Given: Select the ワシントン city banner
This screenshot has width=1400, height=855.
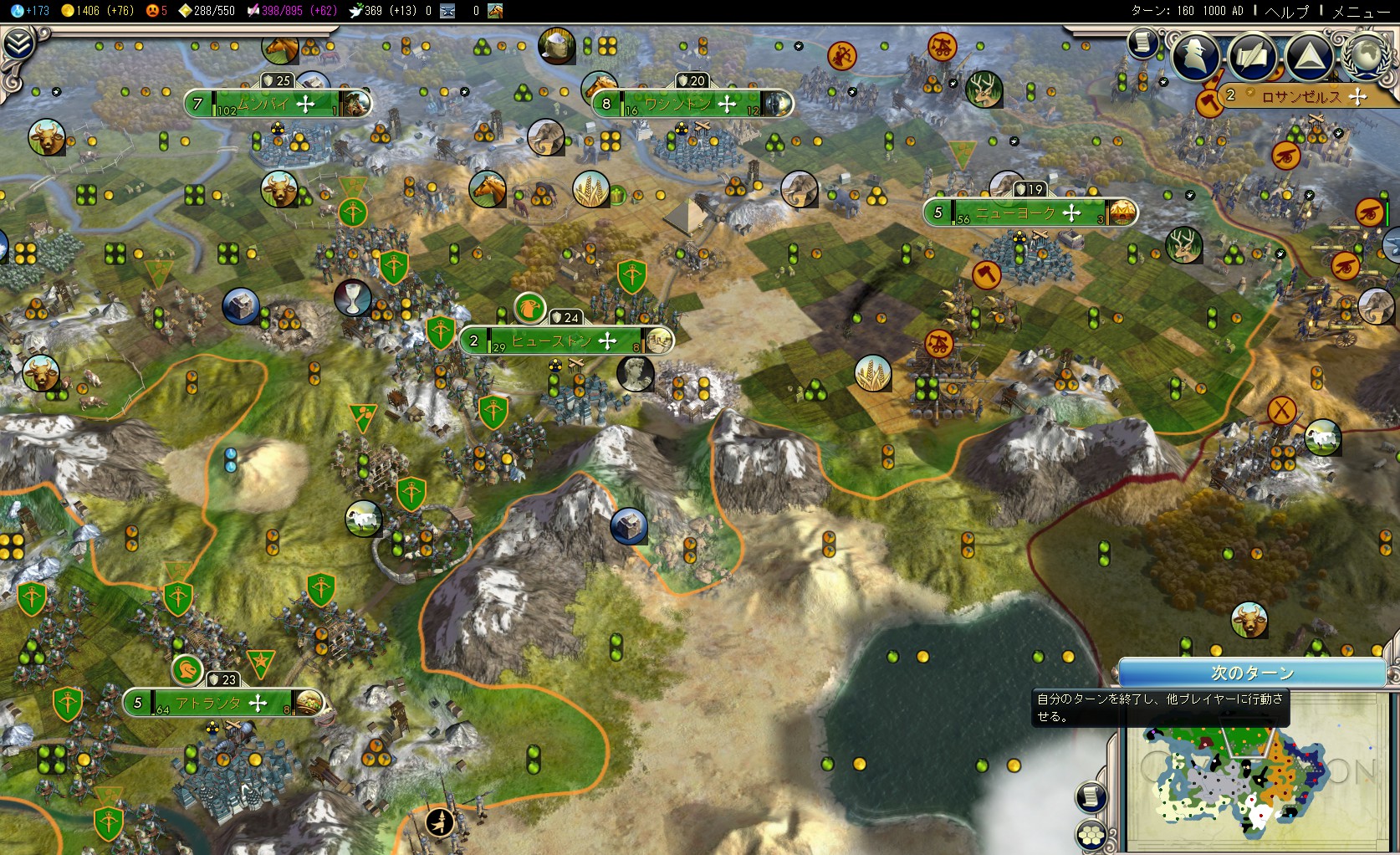Looking at the screenshot, I should pyautogui.click(x=677, y=104).
